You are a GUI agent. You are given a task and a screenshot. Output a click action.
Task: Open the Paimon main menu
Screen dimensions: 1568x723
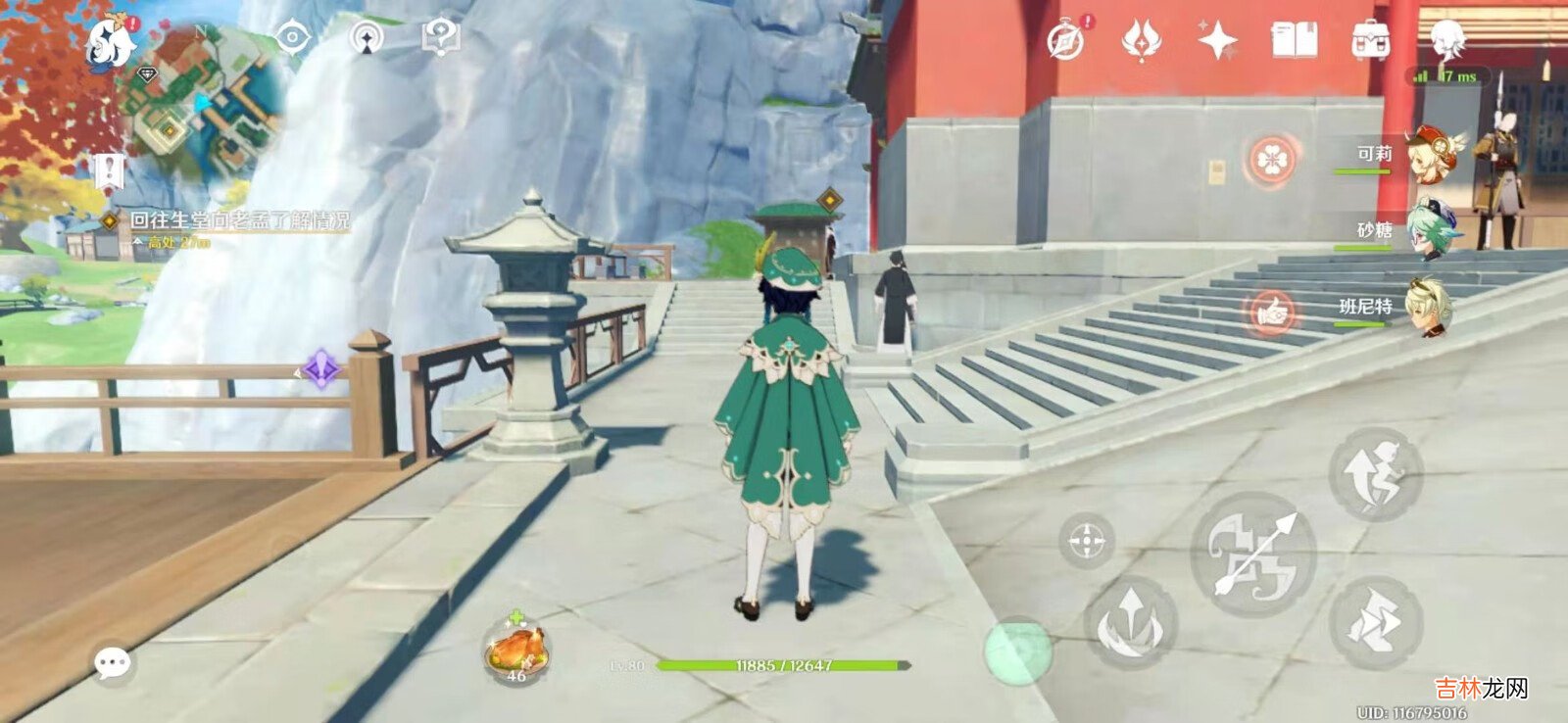point(108,42)
